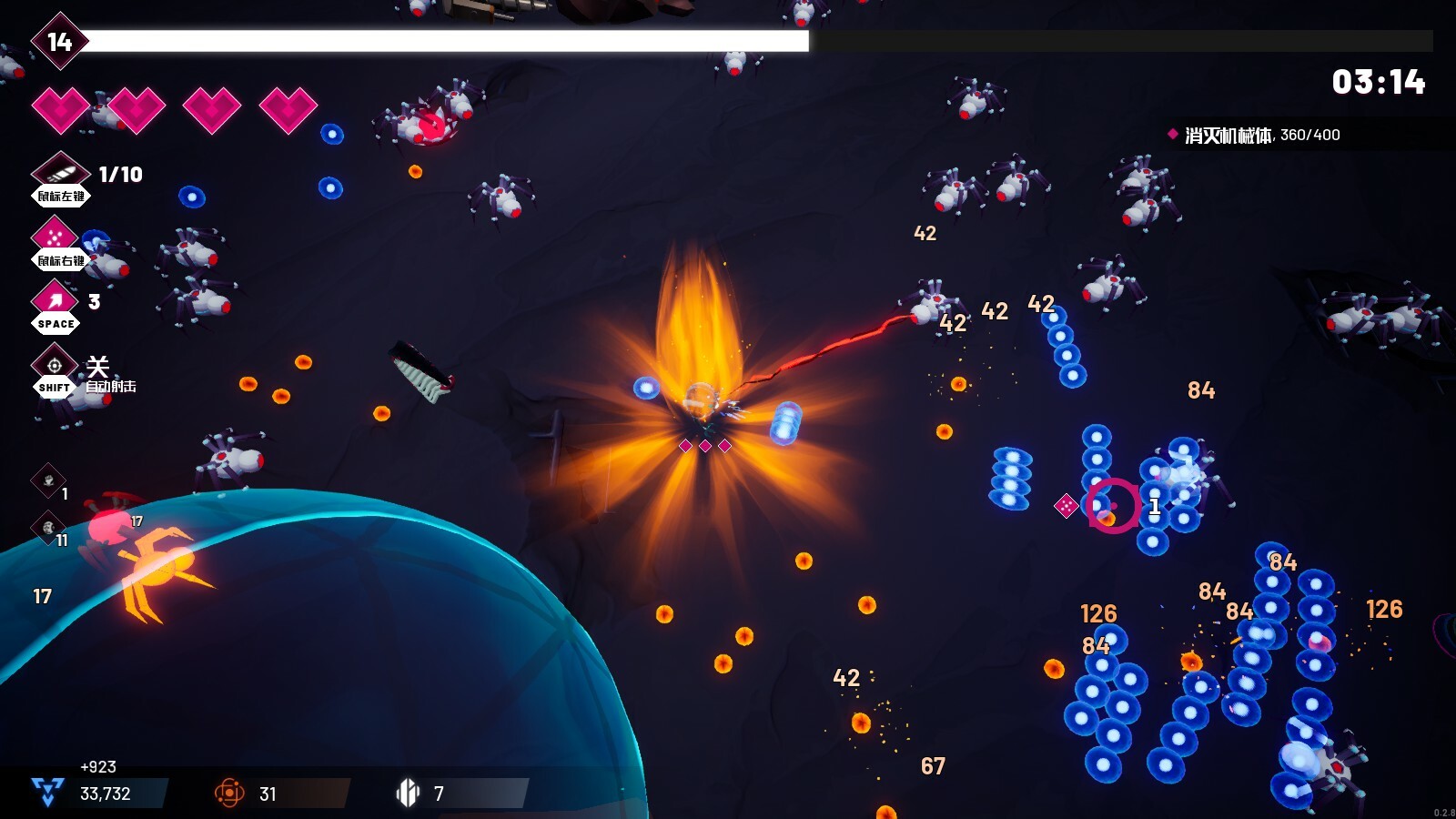Expand the skull counter badge showing 11
The width and height of the screenshot is (1456, 819).
(x=50, y=526)
